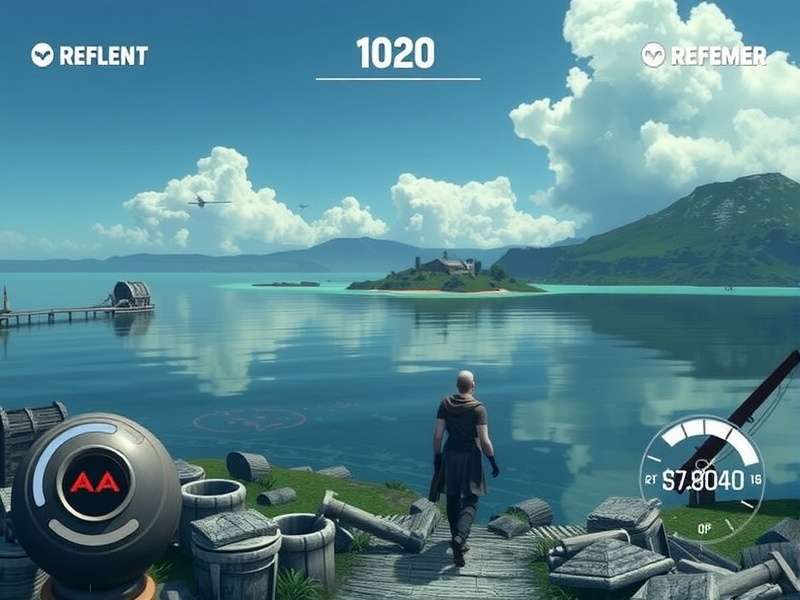The width and height of the screenshot is (800, 600).
Task: Select the REFEMER label with heart icon
Action: (x=704, y=55)
